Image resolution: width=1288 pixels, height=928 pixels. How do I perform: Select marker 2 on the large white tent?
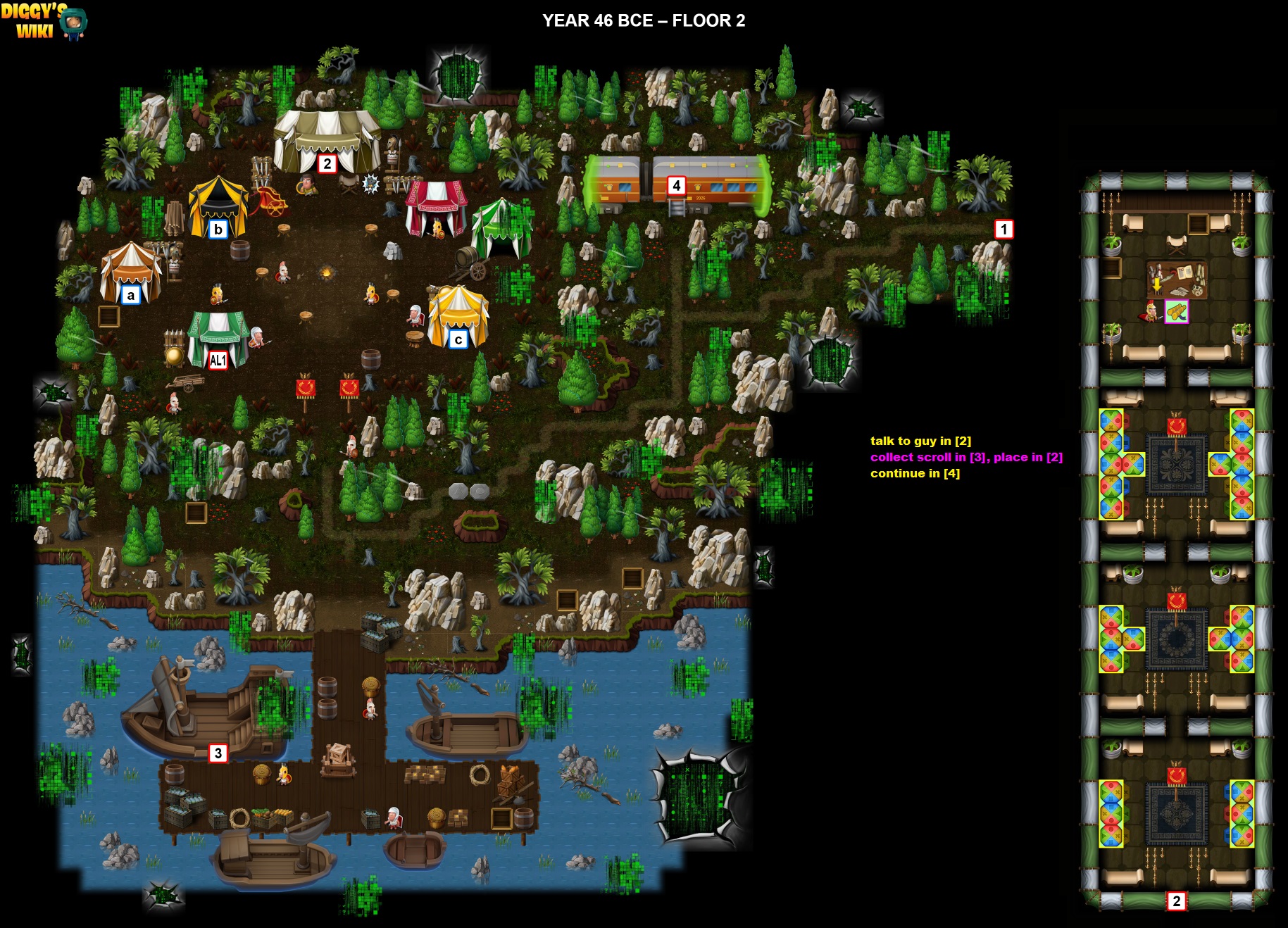[327, 164]
